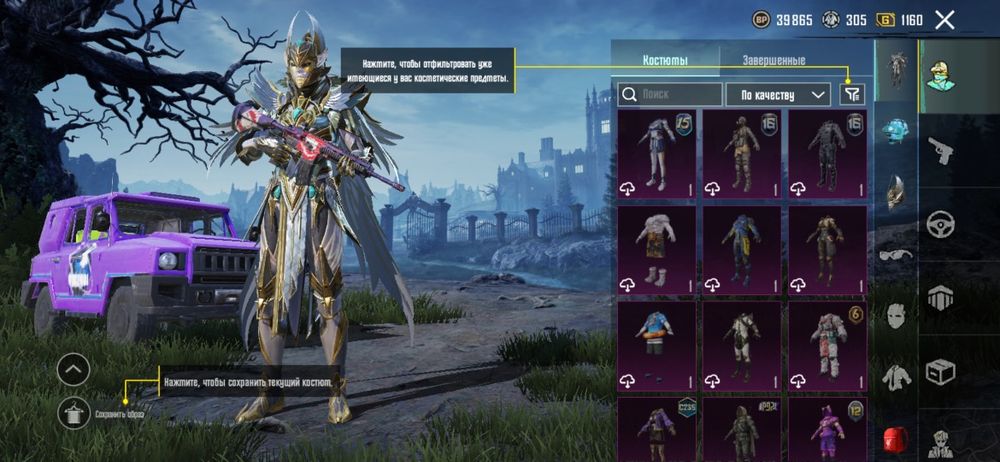Open the glasses category
The width and height of the screenshot is (1000, 462).
point(896,254)
